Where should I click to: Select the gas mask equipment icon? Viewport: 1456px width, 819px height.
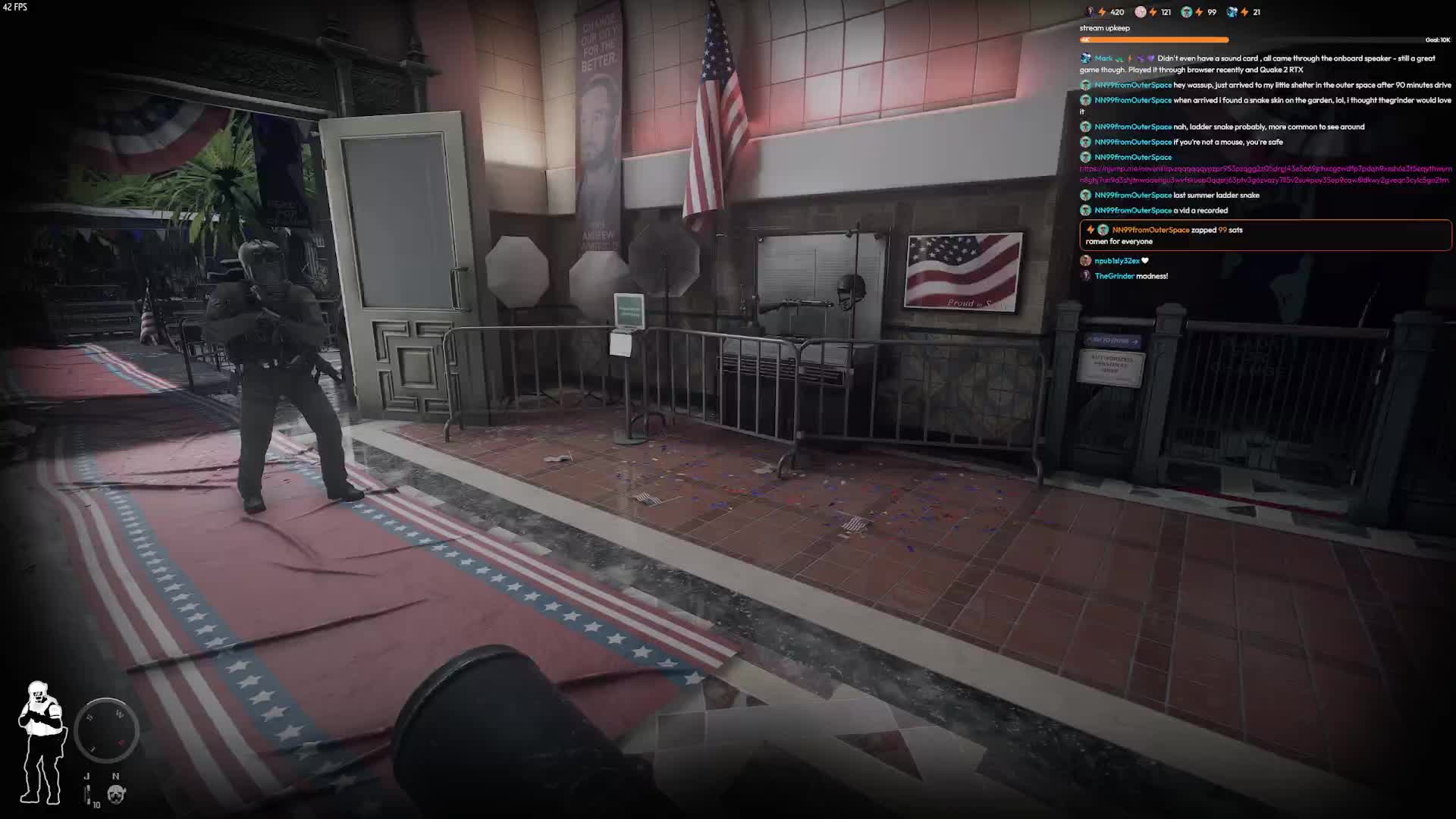click(x=116, y=794)
